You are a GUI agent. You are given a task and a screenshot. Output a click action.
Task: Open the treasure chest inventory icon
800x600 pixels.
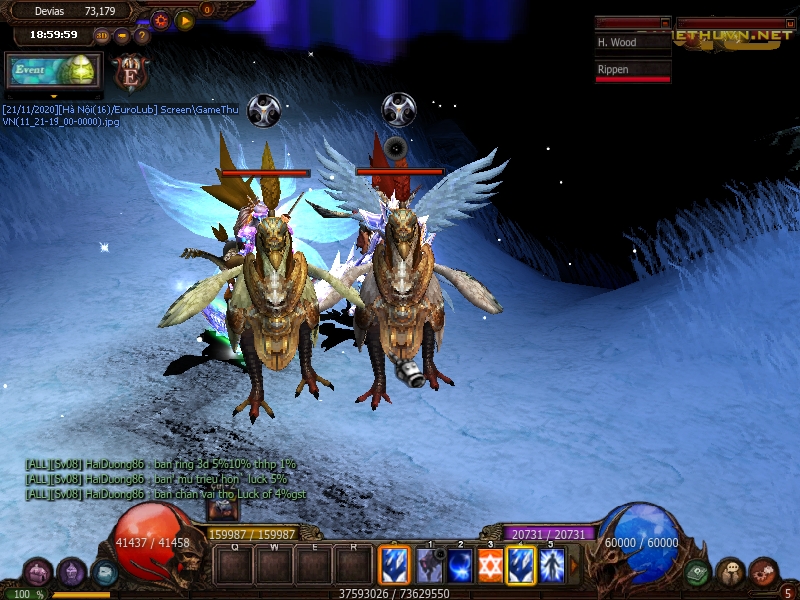tap(39, 573)
